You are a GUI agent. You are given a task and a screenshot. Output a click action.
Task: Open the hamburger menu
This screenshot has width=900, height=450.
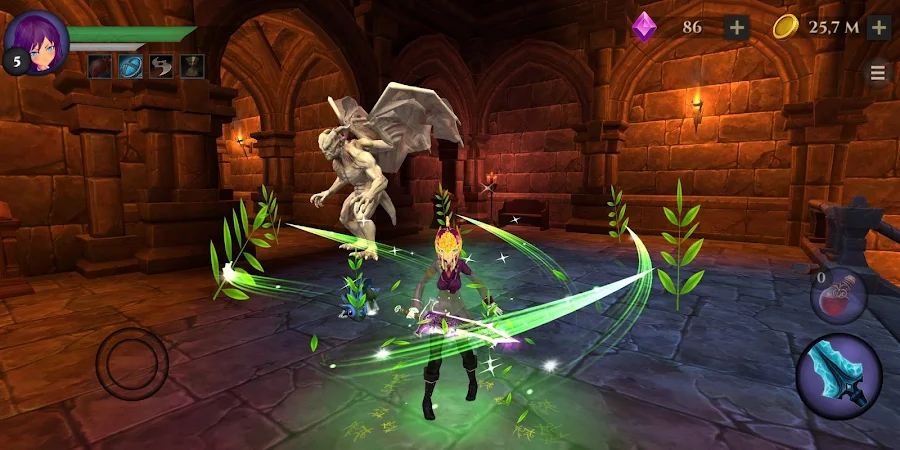pos(878,73)
